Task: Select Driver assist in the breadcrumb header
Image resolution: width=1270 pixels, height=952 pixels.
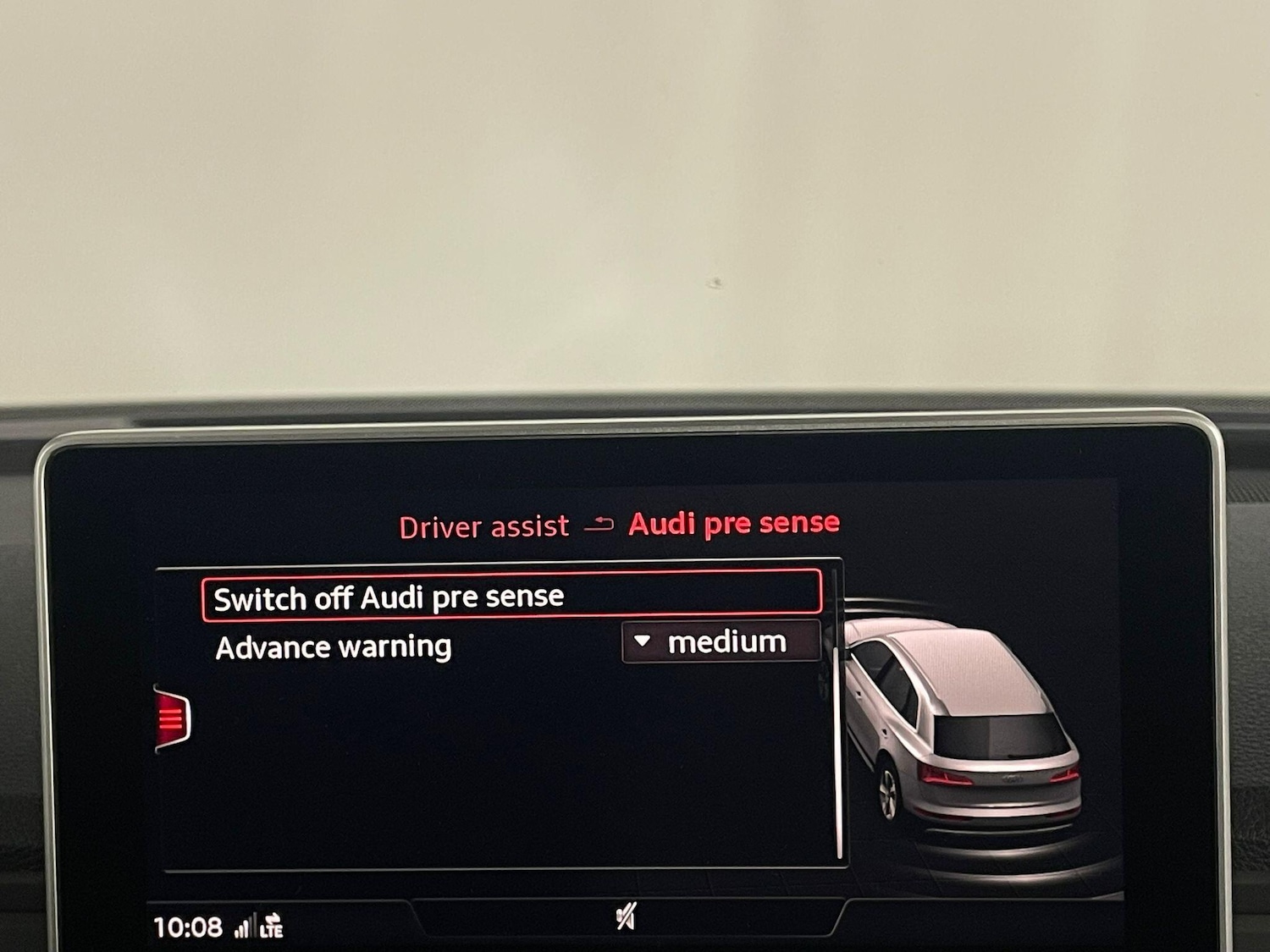Action: coord(483,526)
